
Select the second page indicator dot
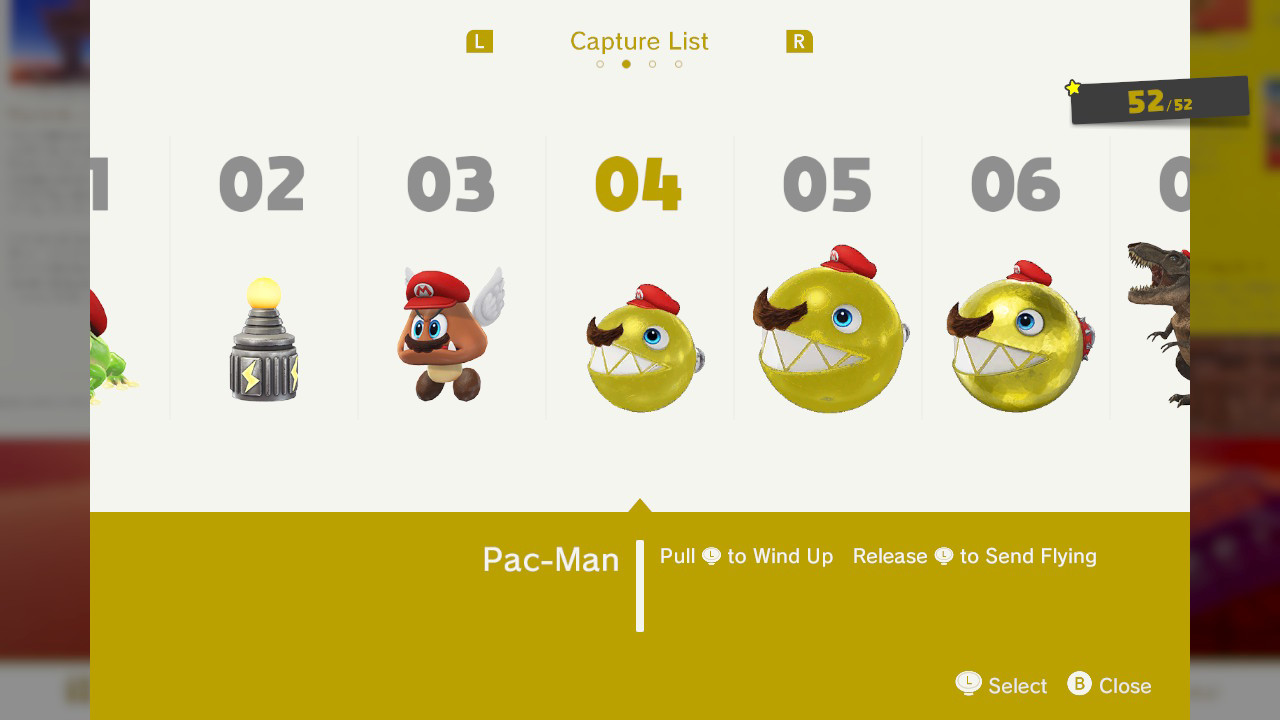point(626,63)
